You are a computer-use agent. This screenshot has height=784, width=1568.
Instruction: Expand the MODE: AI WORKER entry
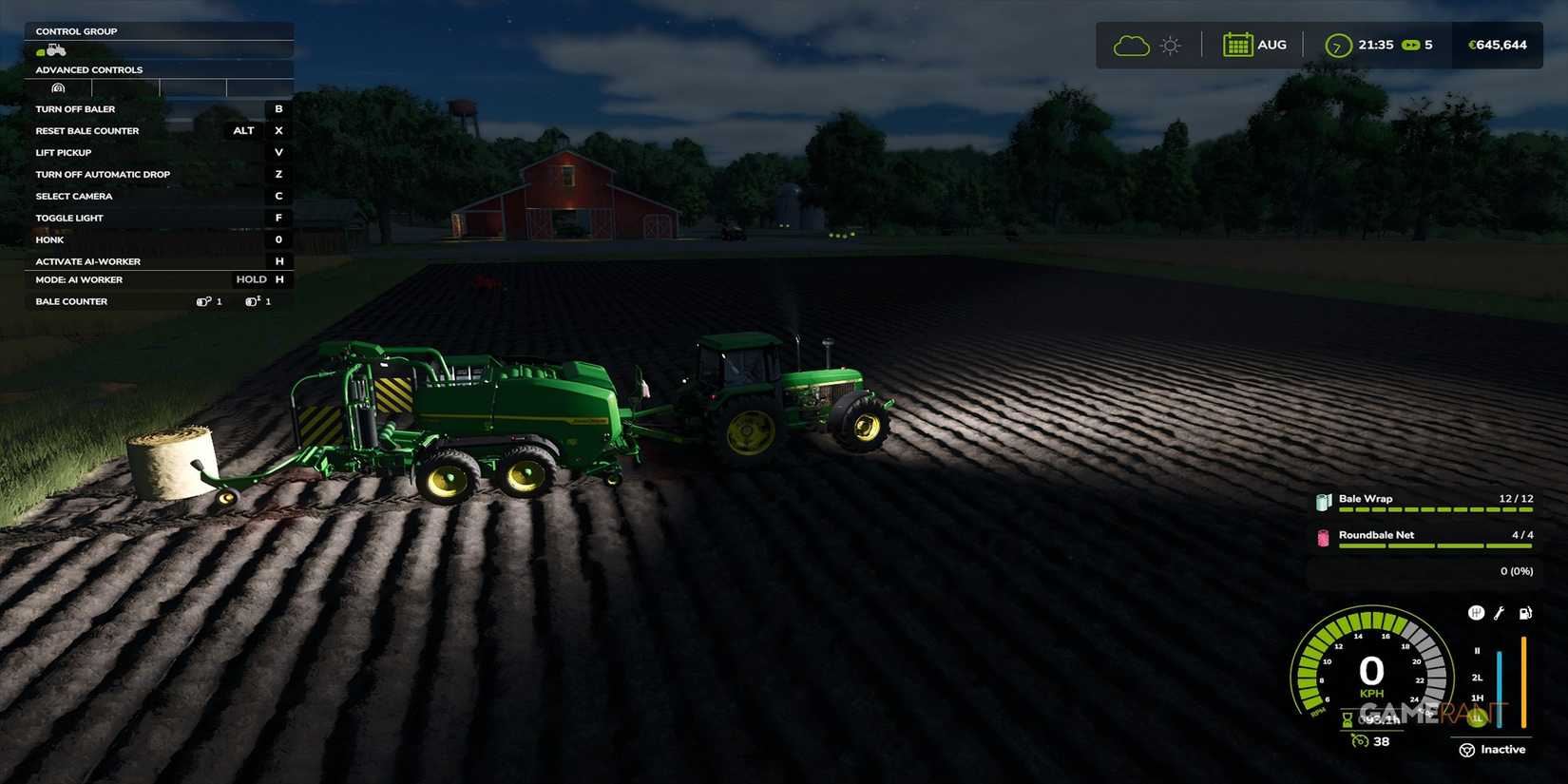[78, 279]
